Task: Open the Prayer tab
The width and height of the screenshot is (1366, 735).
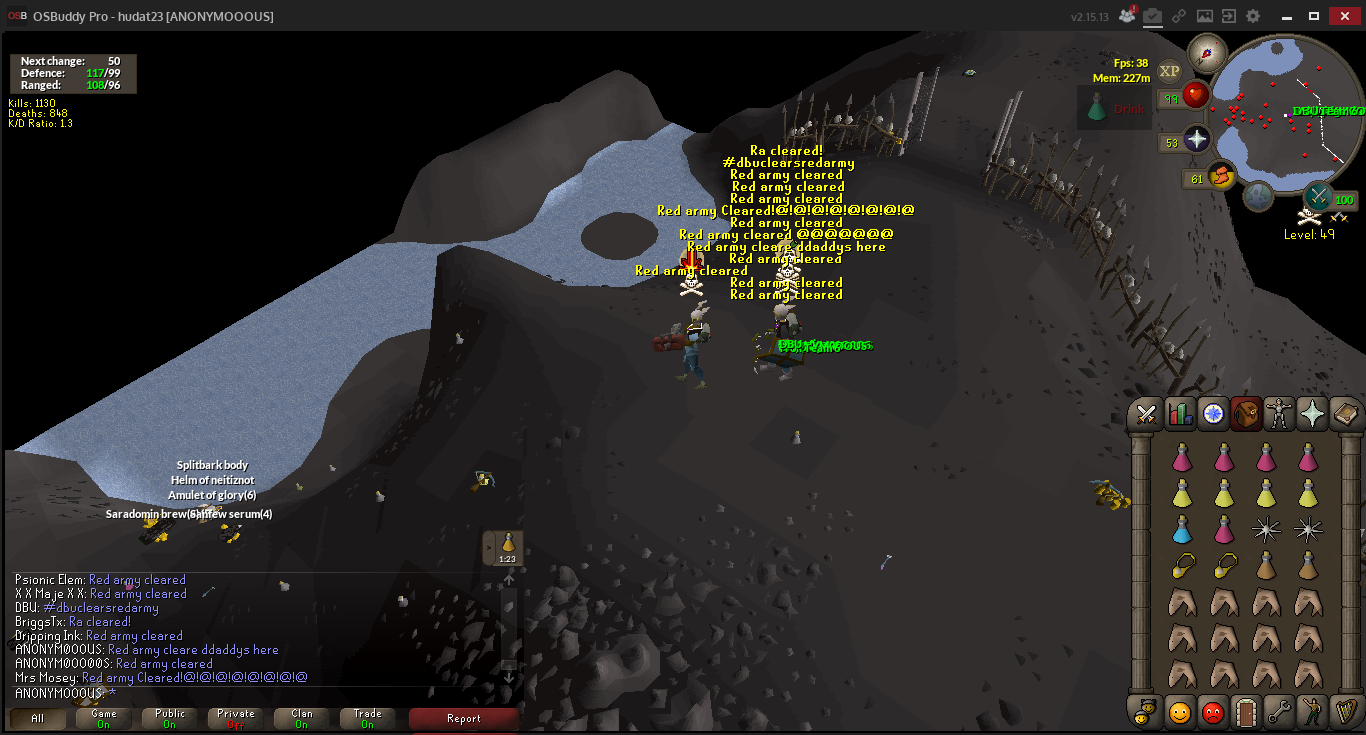Action: (1313, 414)
